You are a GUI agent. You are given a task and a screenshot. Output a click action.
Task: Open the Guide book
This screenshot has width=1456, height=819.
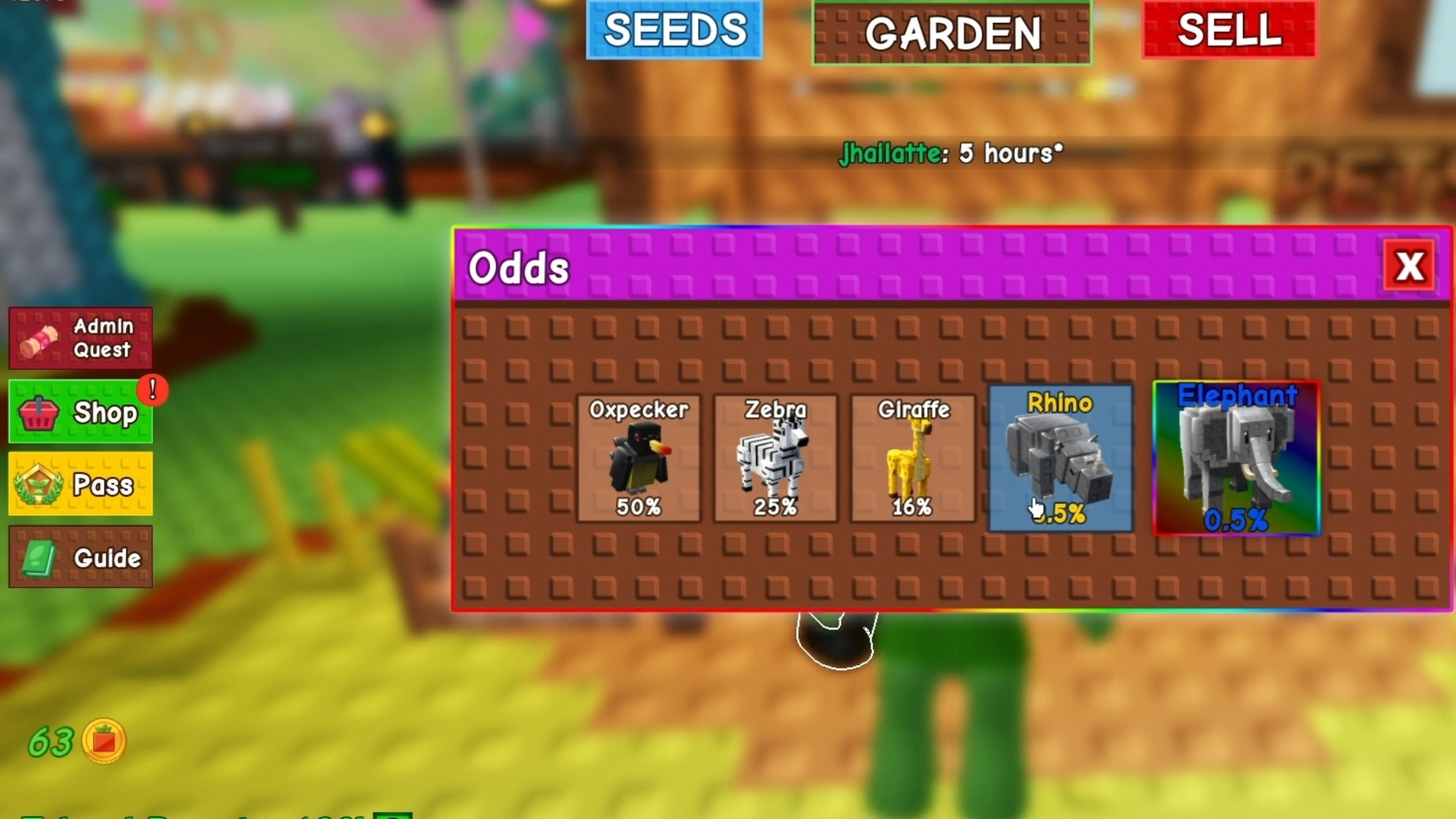81,557
